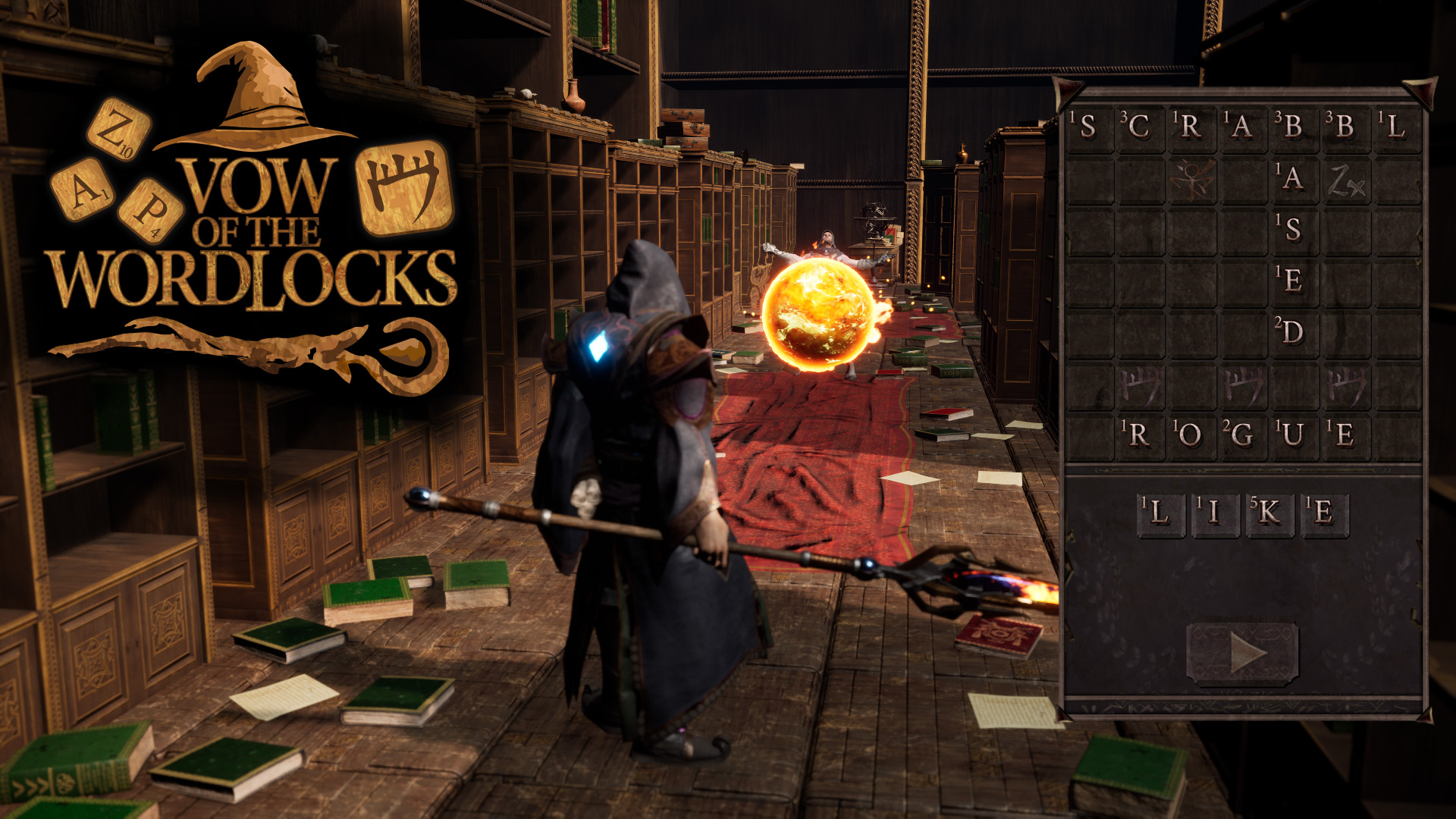Select the stick figure rune square
1456x819 pixels.
click(x=1191, y=180)
